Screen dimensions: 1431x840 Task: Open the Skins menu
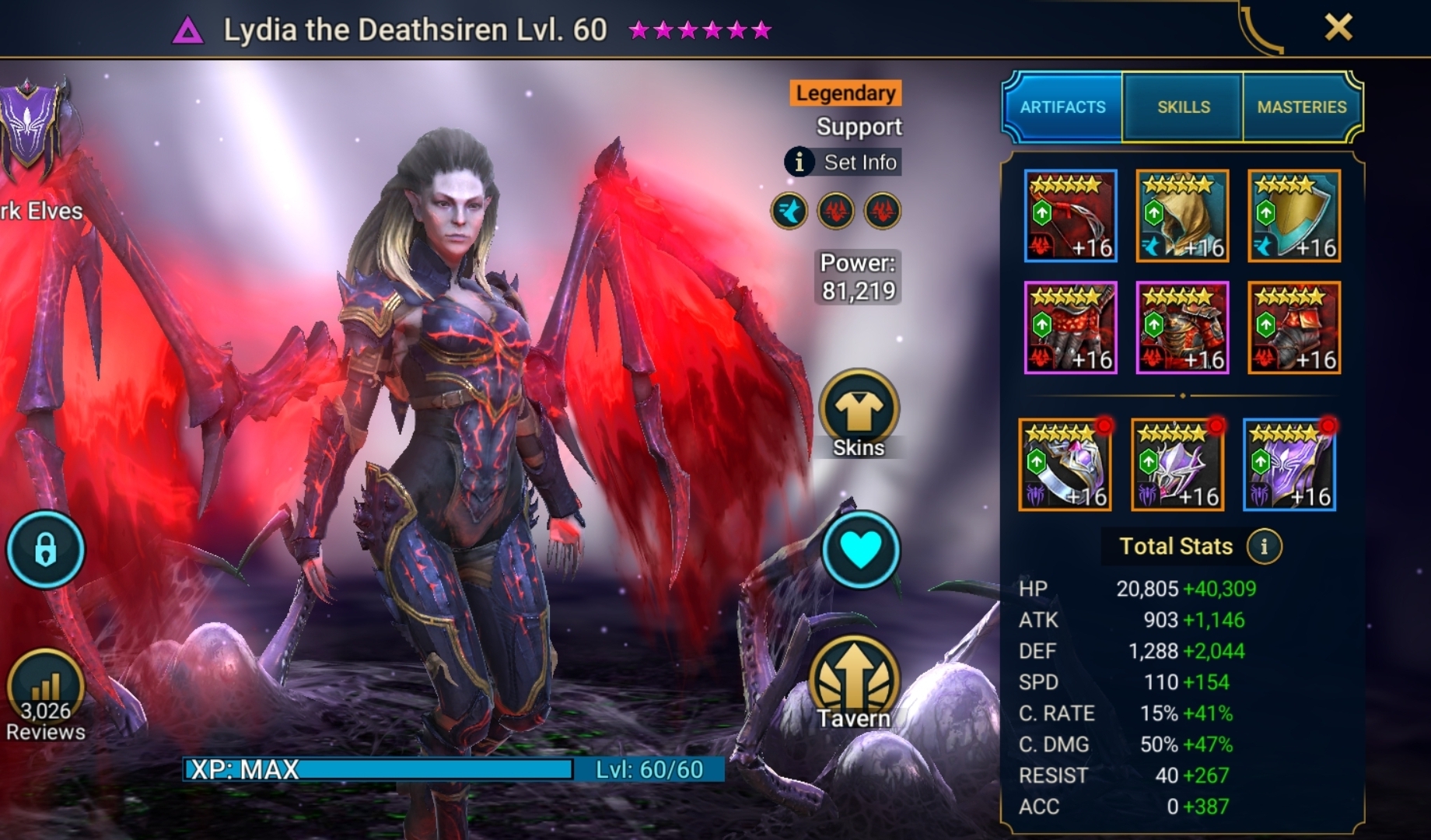point(858,412)
